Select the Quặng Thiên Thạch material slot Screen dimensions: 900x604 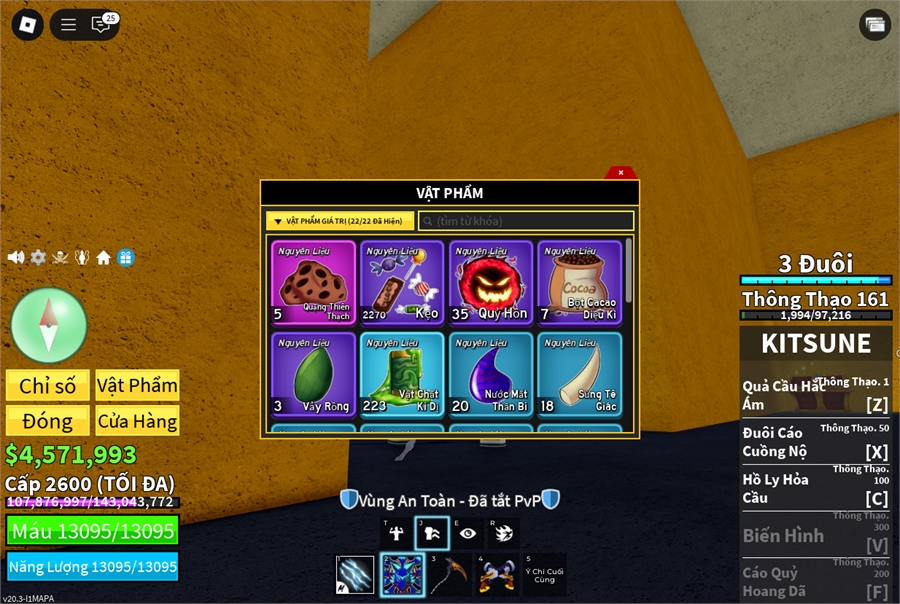(x=314, y=282)
